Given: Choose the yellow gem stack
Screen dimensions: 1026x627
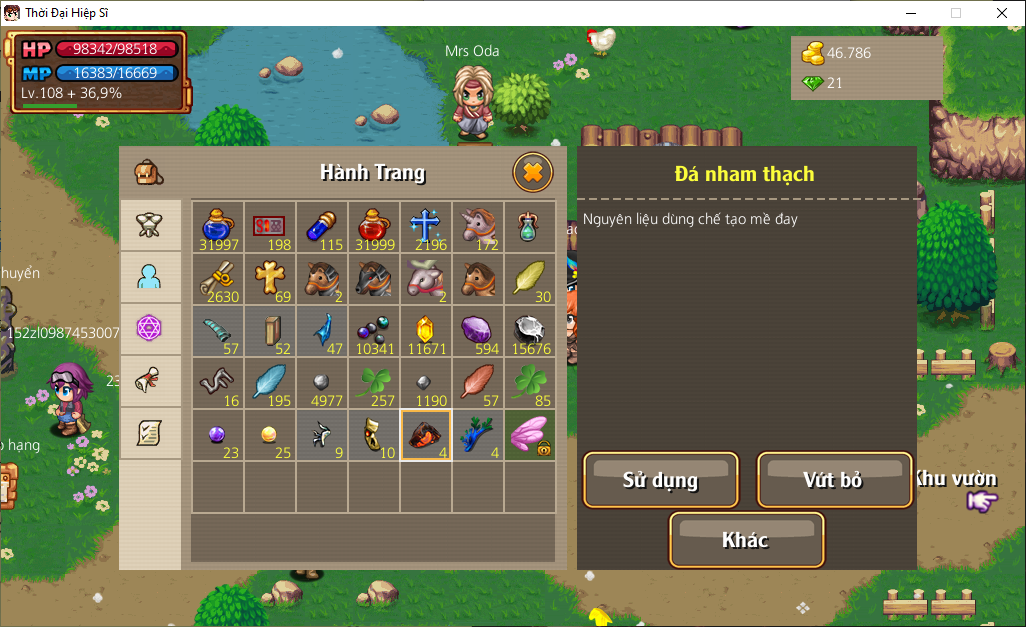Looking at the screenshot, I should 426,331.
